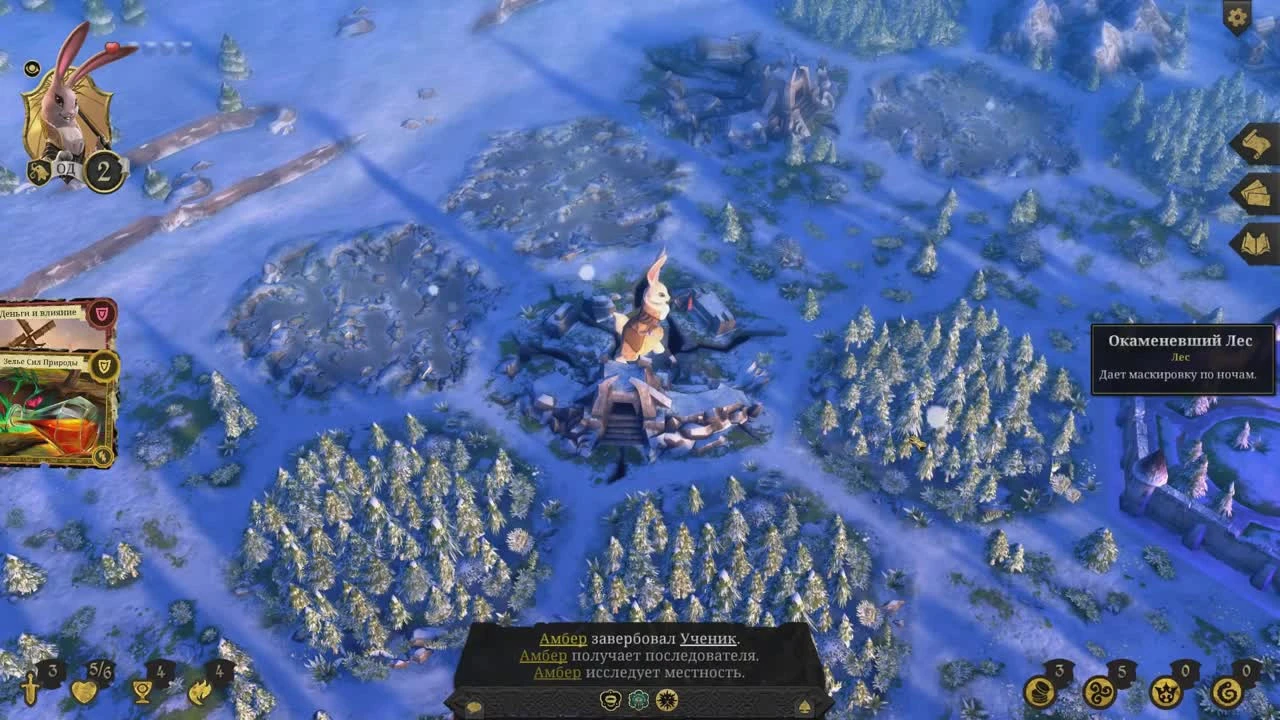The height and width of the screenshot is (720, 1280).
Task: Toggle the rot flower indicator below the log
Action: click(x=638, y=700)
